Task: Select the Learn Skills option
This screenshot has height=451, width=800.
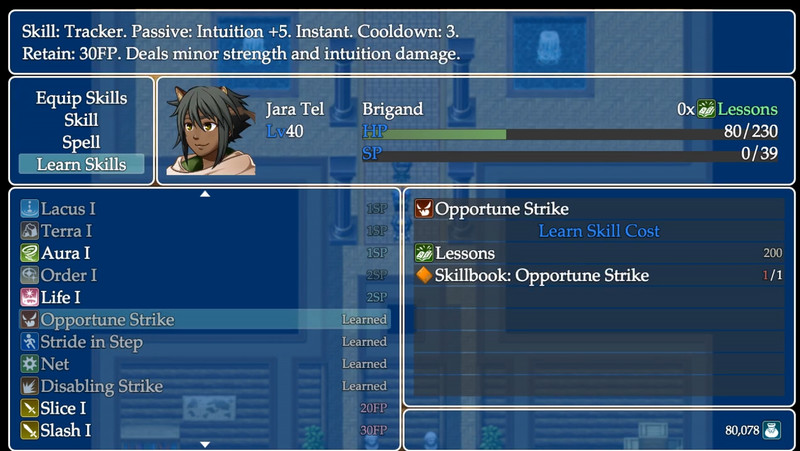Action: (x=81, y=164)
